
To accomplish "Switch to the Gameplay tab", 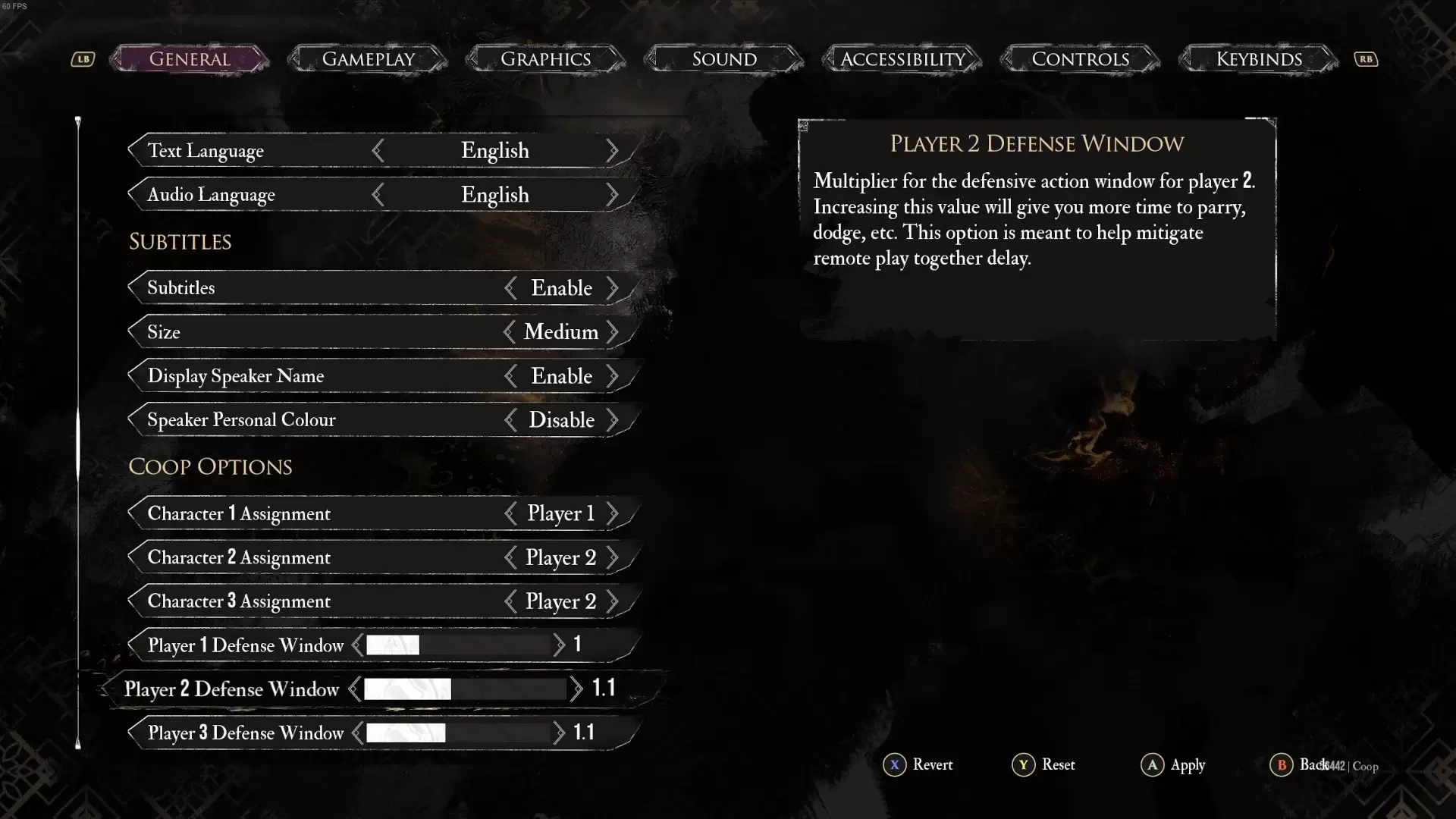I will pos(368,59).
